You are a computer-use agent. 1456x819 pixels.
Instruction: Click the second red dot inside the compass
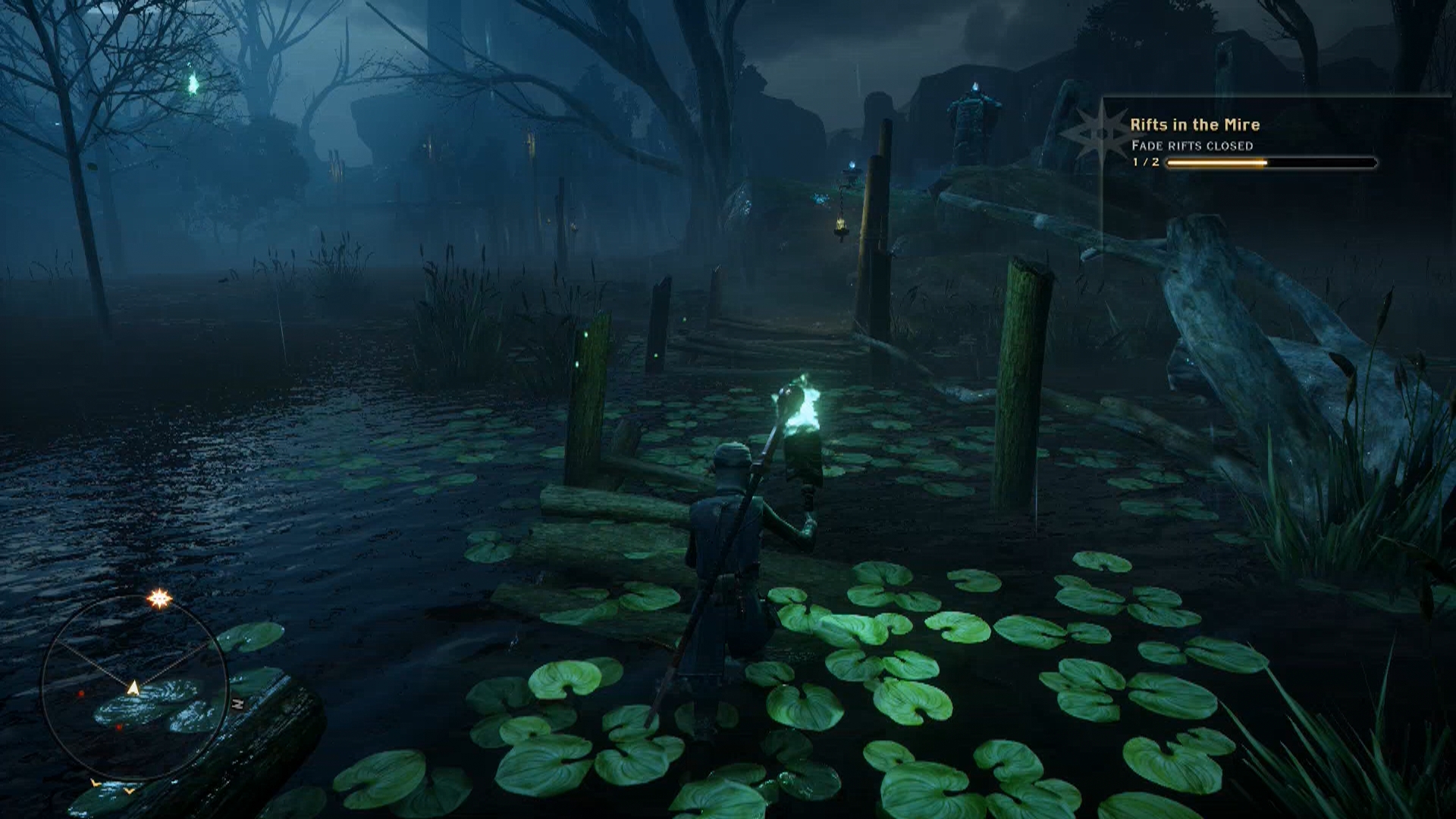point(119,726)
